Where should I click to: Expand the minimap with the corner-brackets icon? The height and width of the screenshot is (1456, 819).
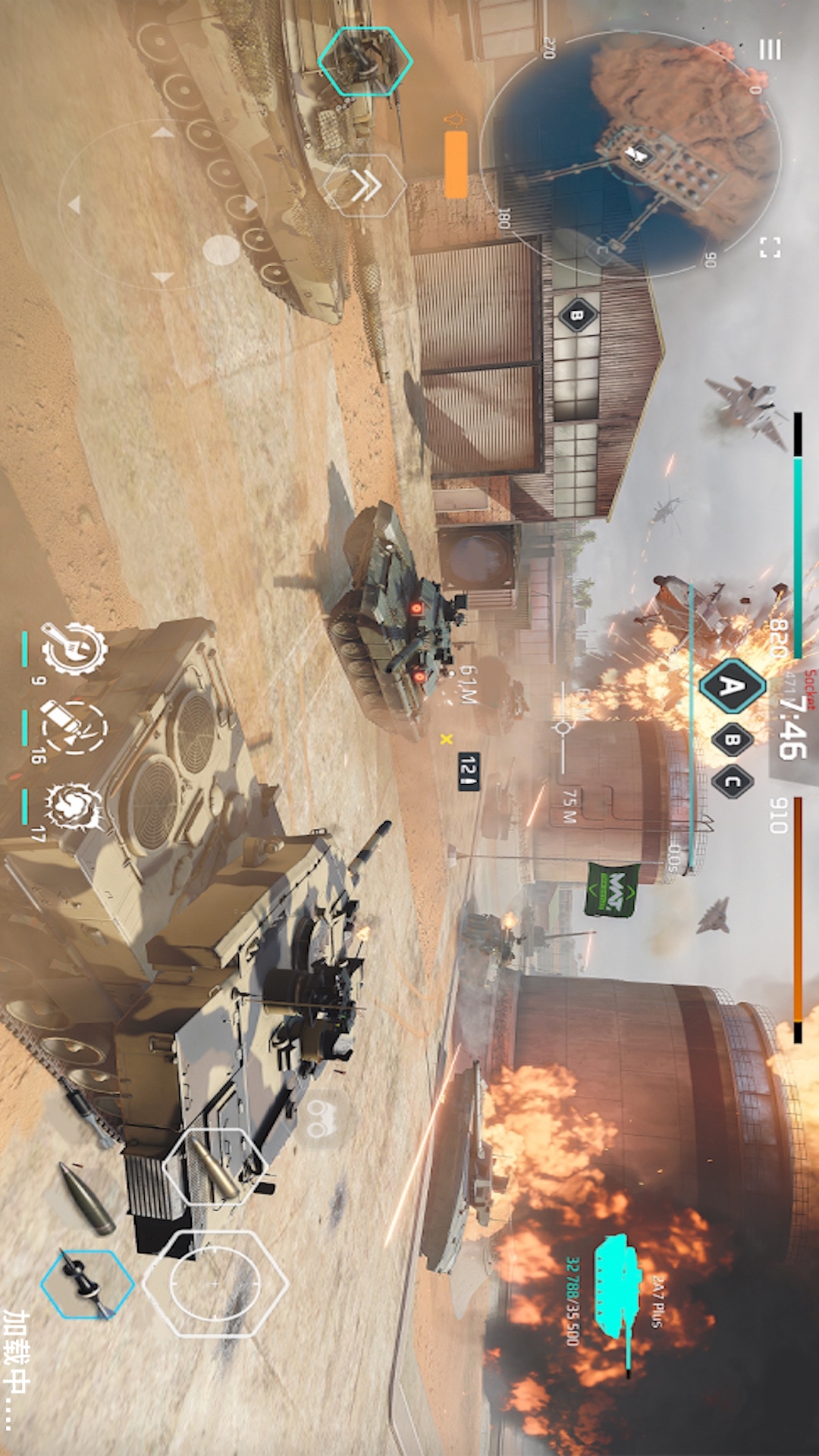point(770,247)
